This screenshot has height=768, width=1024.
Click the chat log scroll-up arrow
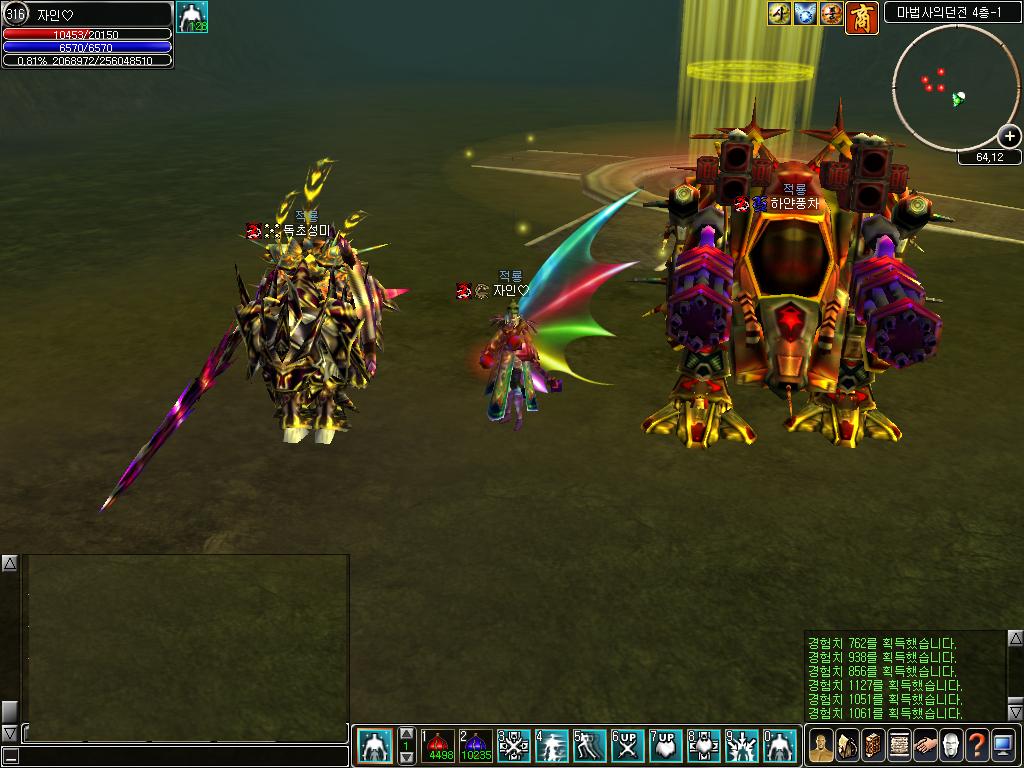[x=9, y=564]
